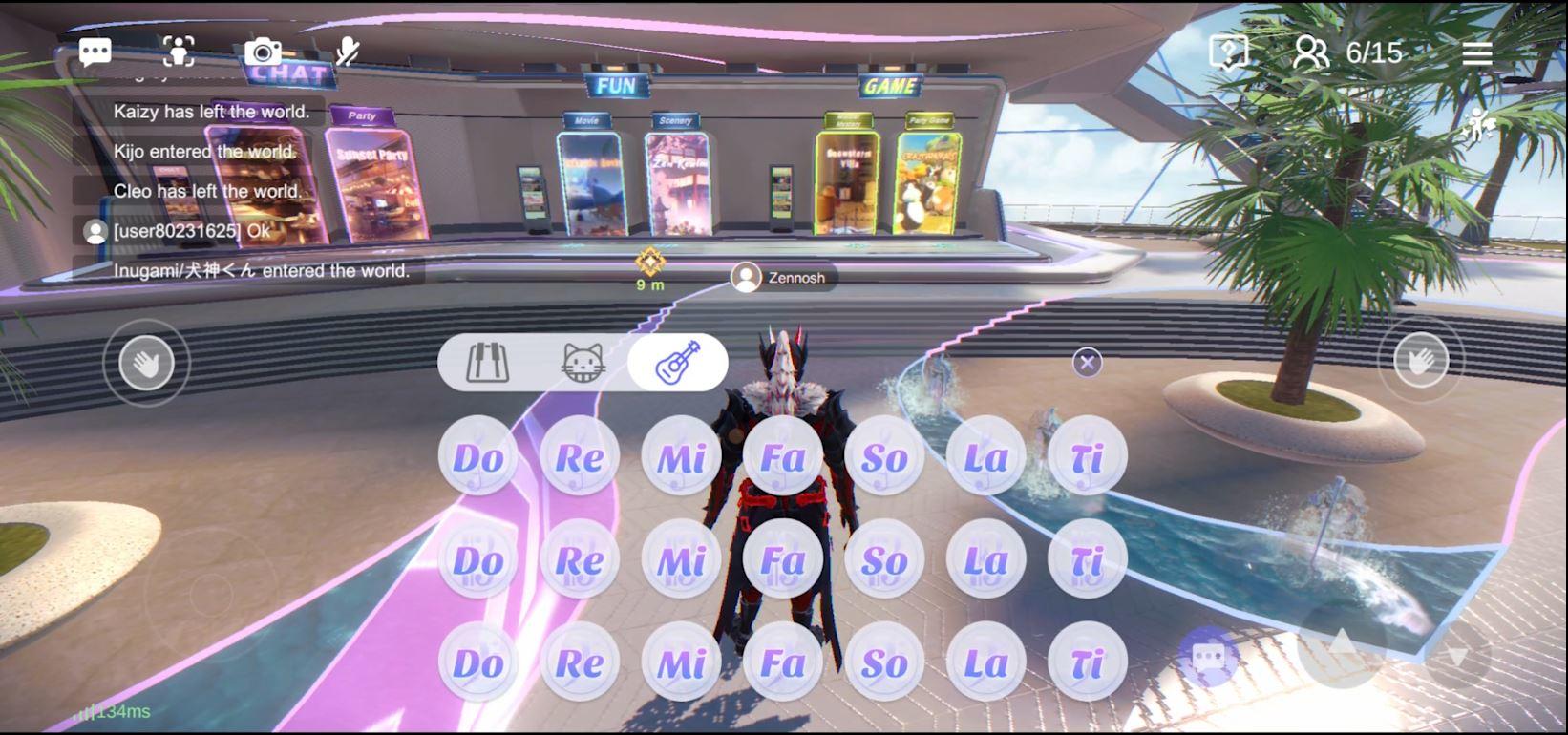
Task: Play the Do note in the top row
Action: coord(477,457)
